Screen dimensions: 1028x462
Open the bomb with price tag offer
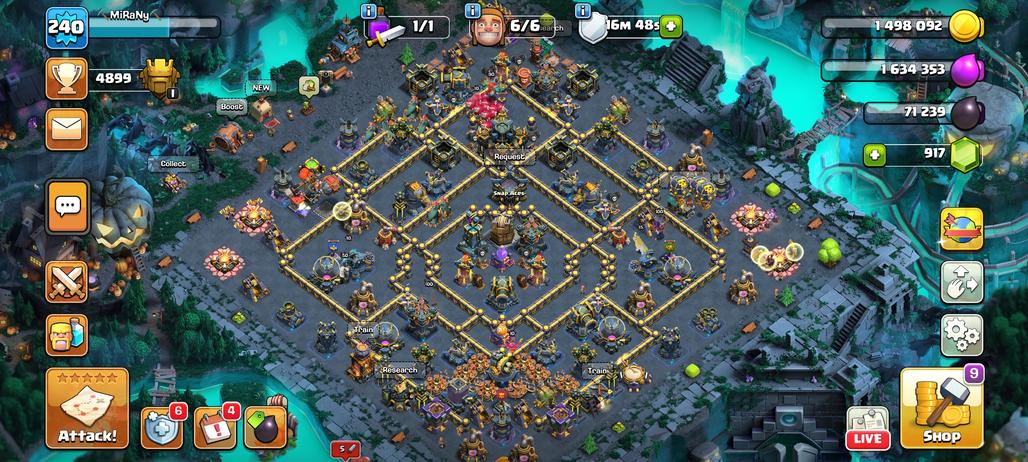coord(264,425)
